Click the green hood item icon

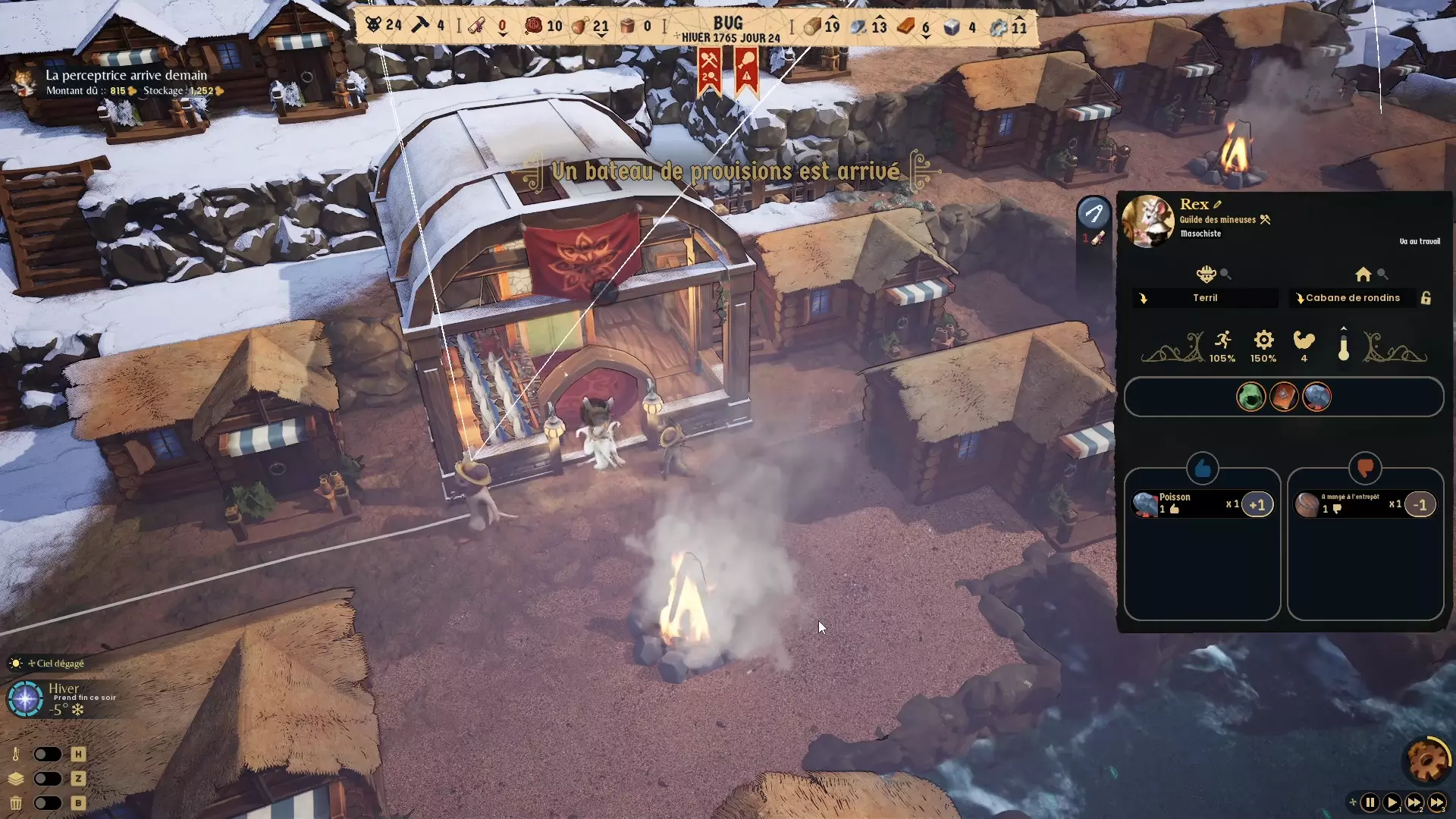coord(1250,397)
